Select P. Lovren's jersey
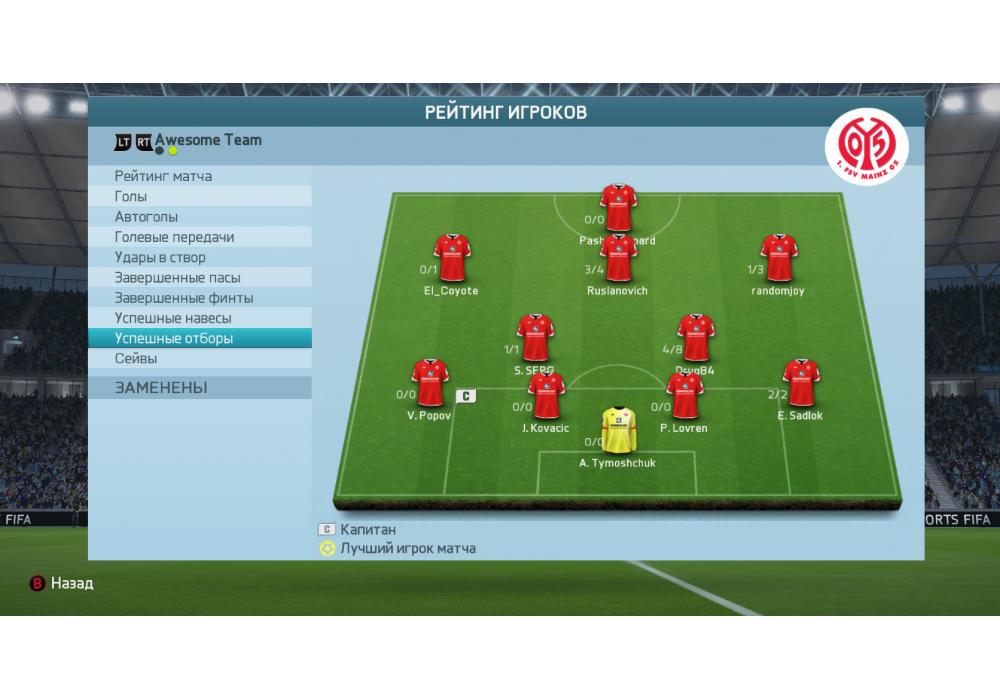This screenshot has height=700, width=1000. tap(685, 396)
